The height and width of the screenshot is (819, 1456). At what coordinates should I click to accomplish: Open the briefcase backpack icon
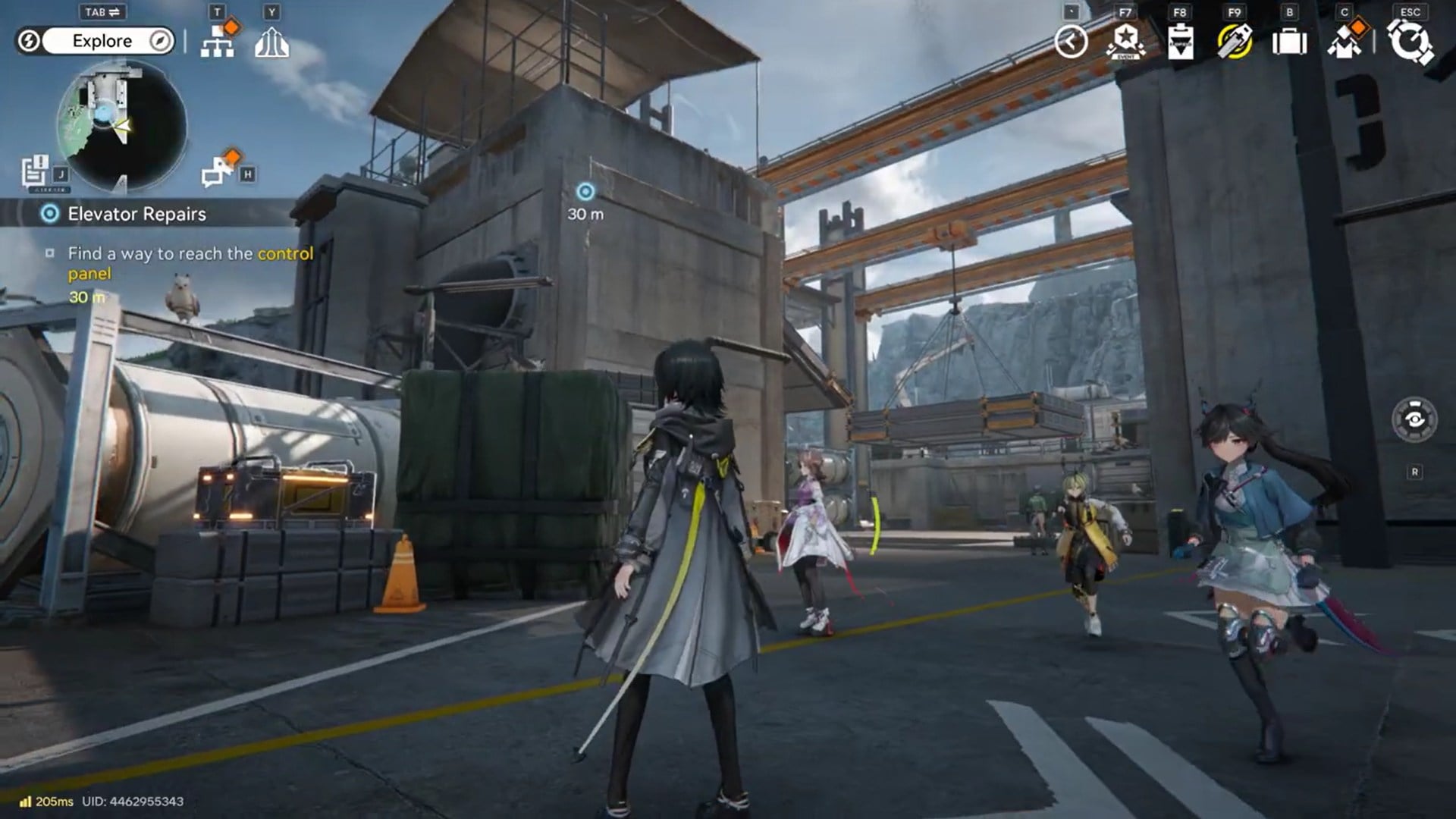click(x=1289, y=42)
